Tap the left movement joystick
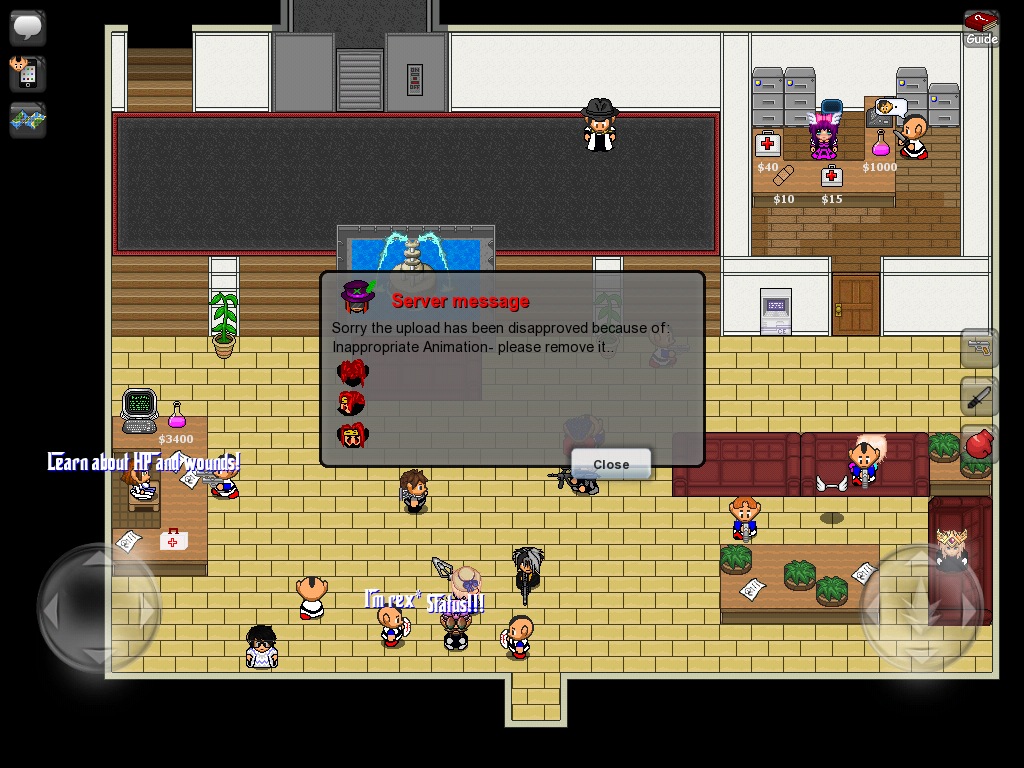 [98, 607]
